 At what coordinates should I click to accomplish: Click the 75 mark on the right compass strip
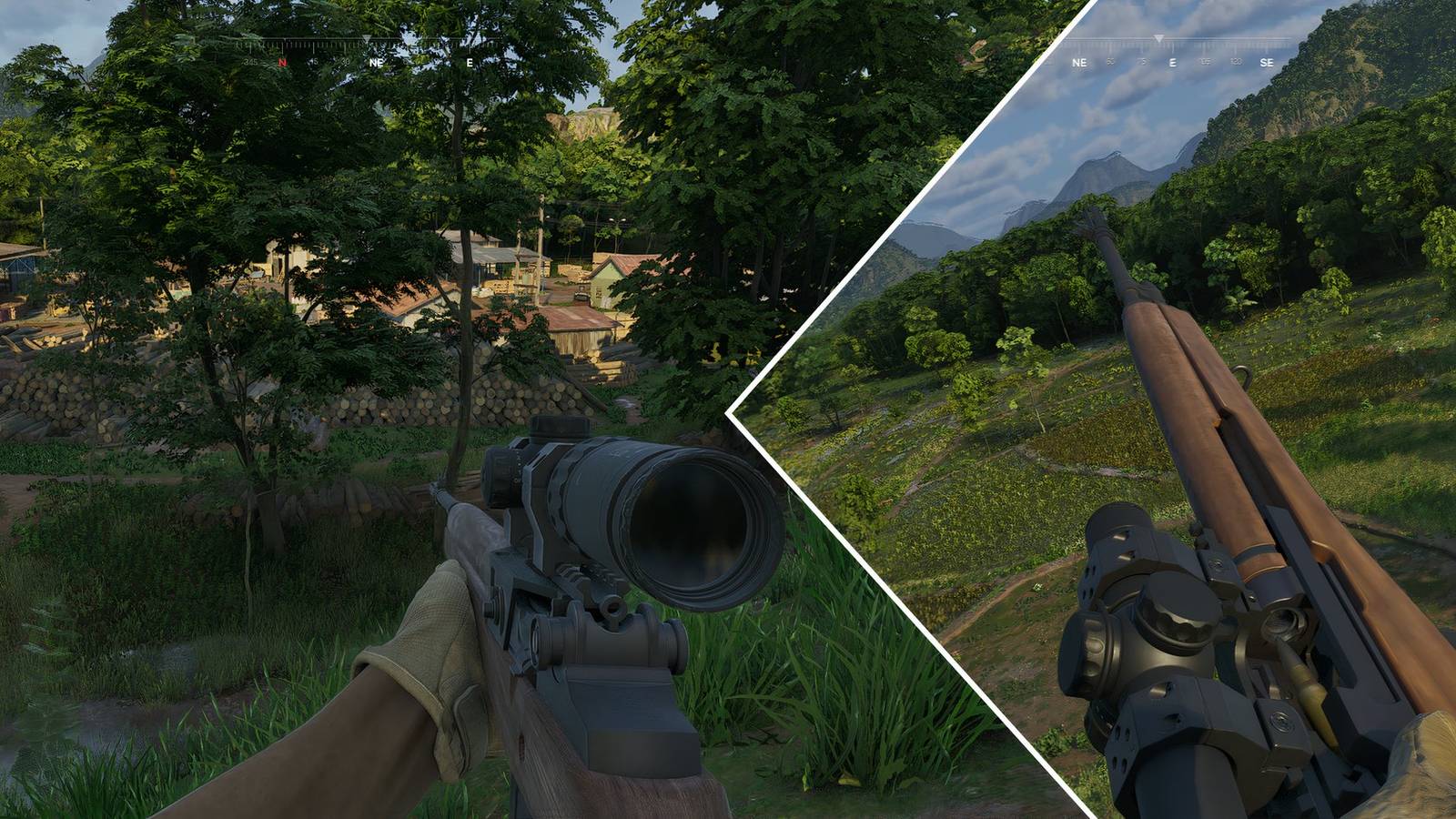[x=1142, y=61]
